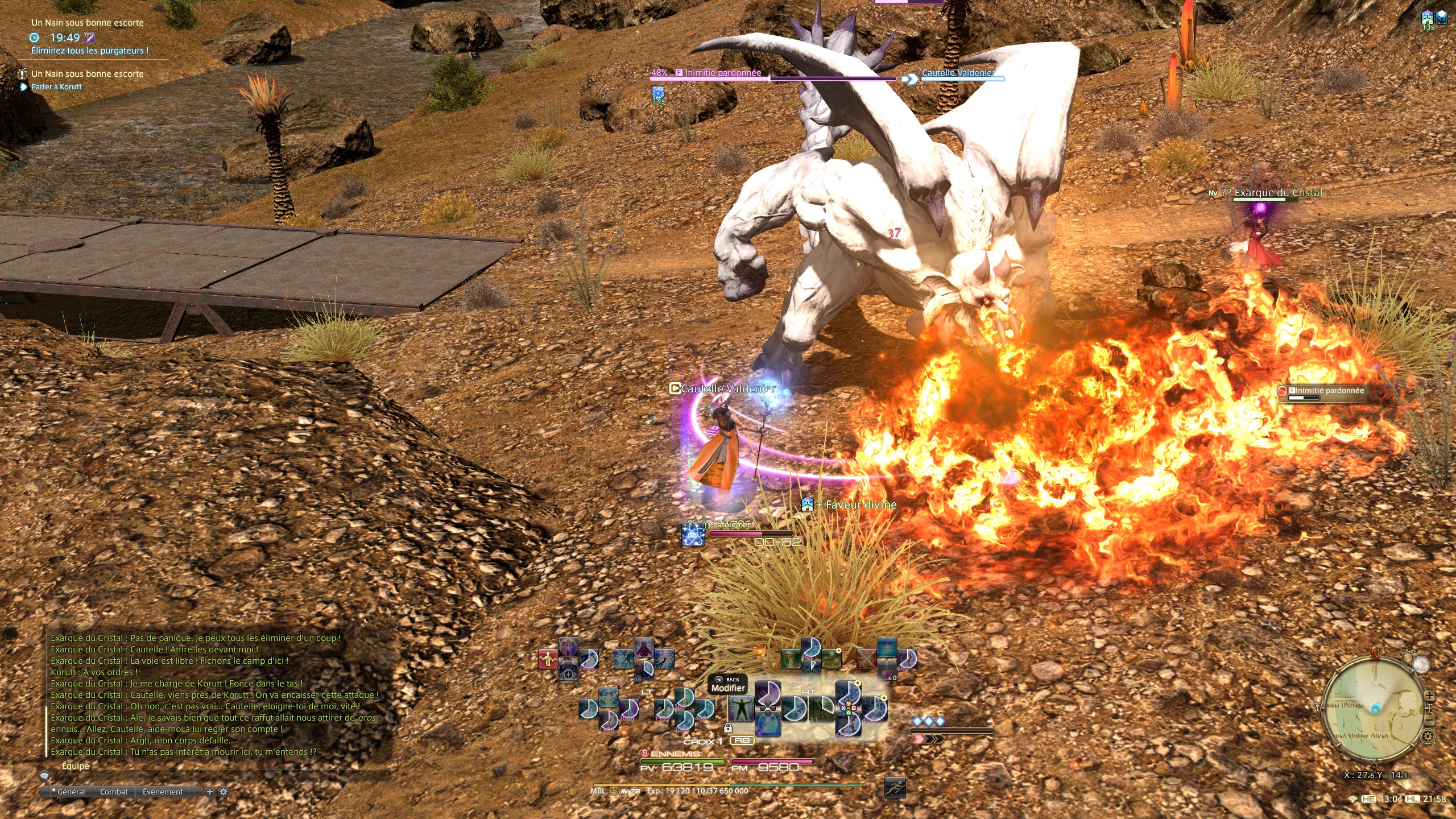Viewport: 1456px width, 819px height.
Task: Open chat log settings gear
Action: coord(224,792)
